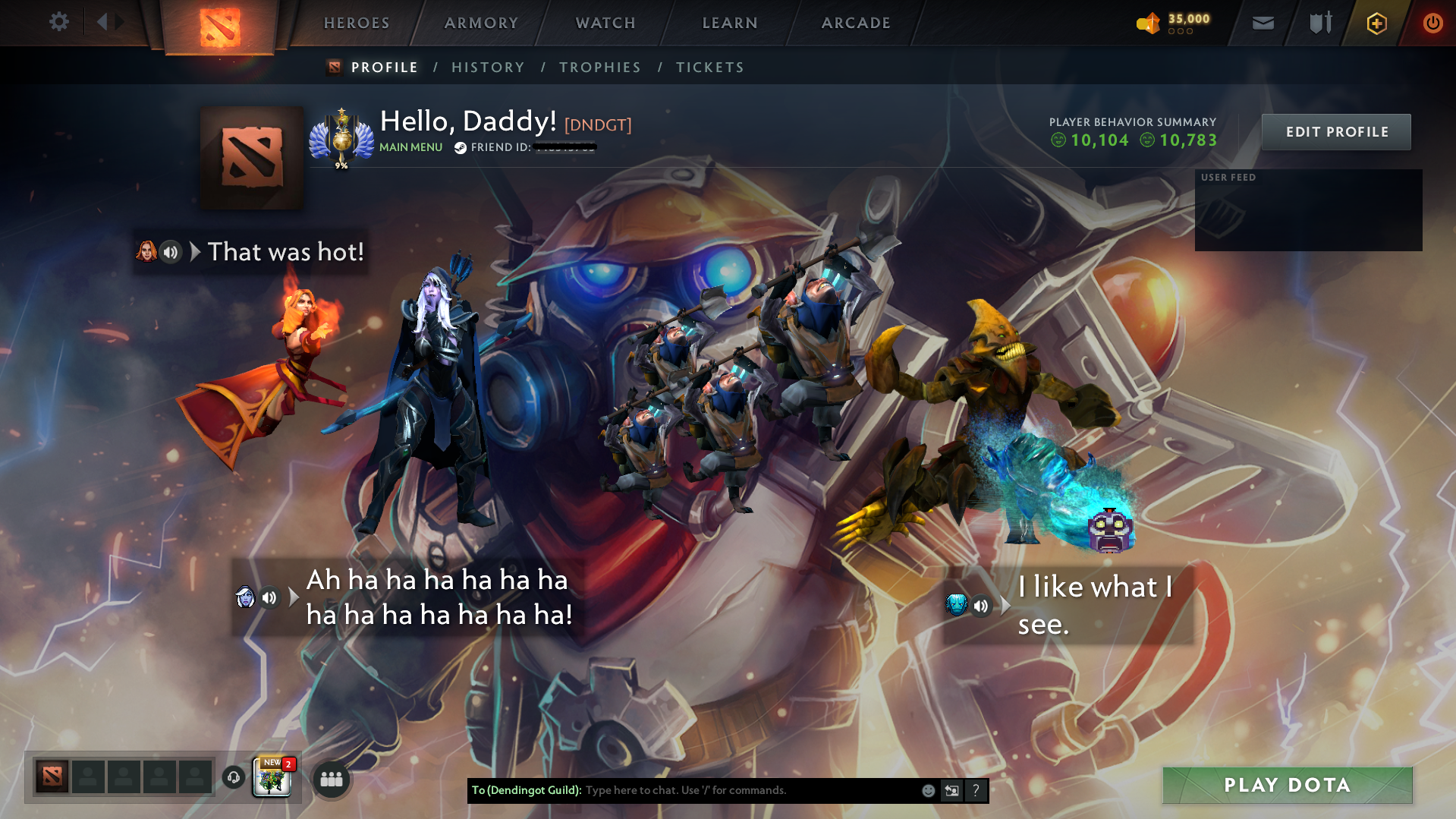Click the new item thumbnail with red badge
This screenshot has width=1456, height=819.
[270, 778]
